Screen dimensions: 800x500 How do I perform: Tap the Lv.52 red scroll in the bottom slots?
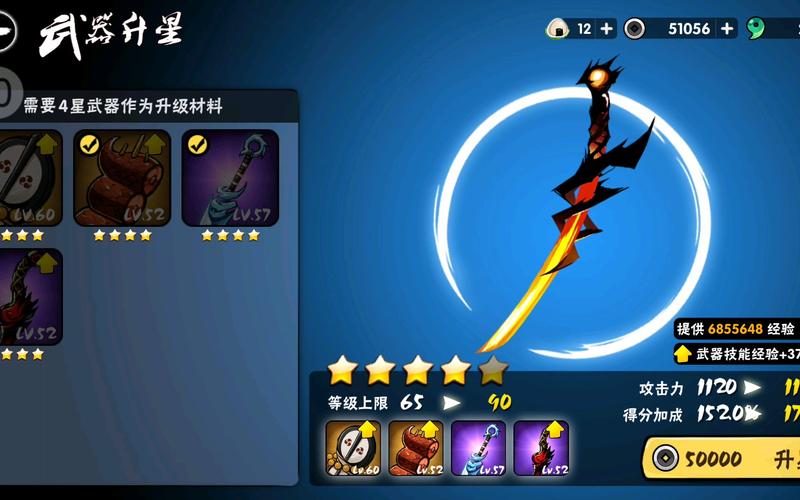pos(416,448)
